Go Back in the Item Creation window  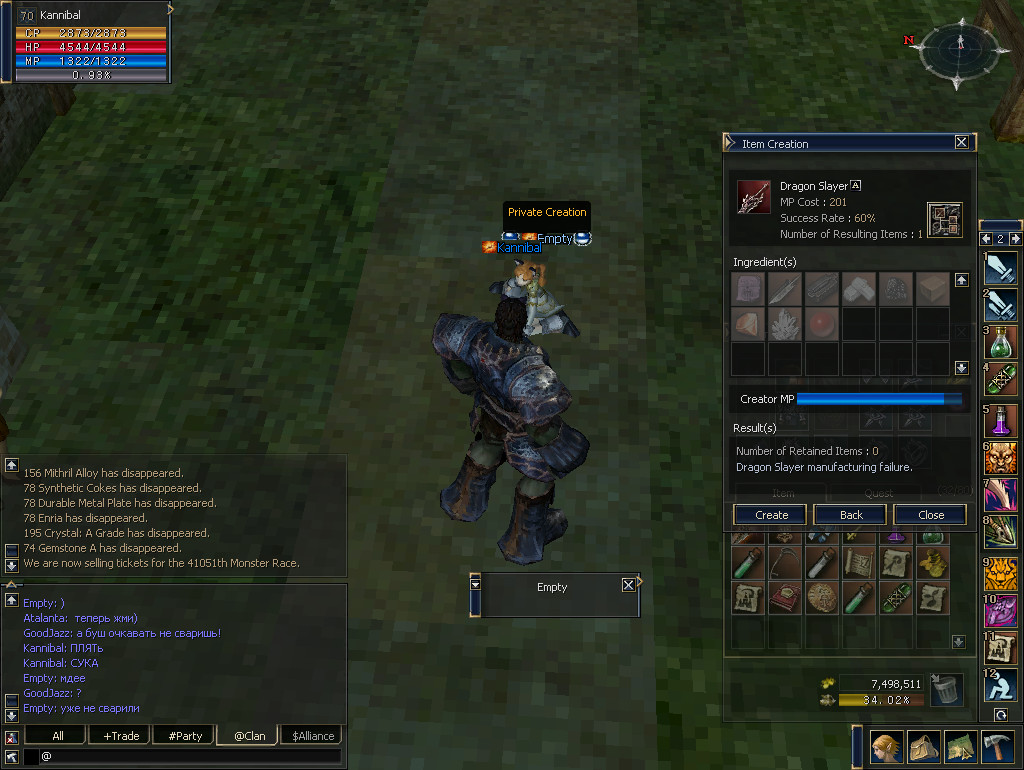point(851,515)
